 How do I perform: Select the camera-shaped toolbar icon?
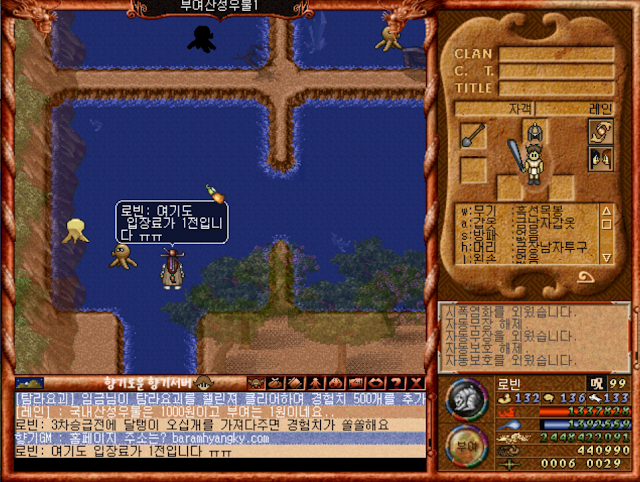[x=356, y=382]
